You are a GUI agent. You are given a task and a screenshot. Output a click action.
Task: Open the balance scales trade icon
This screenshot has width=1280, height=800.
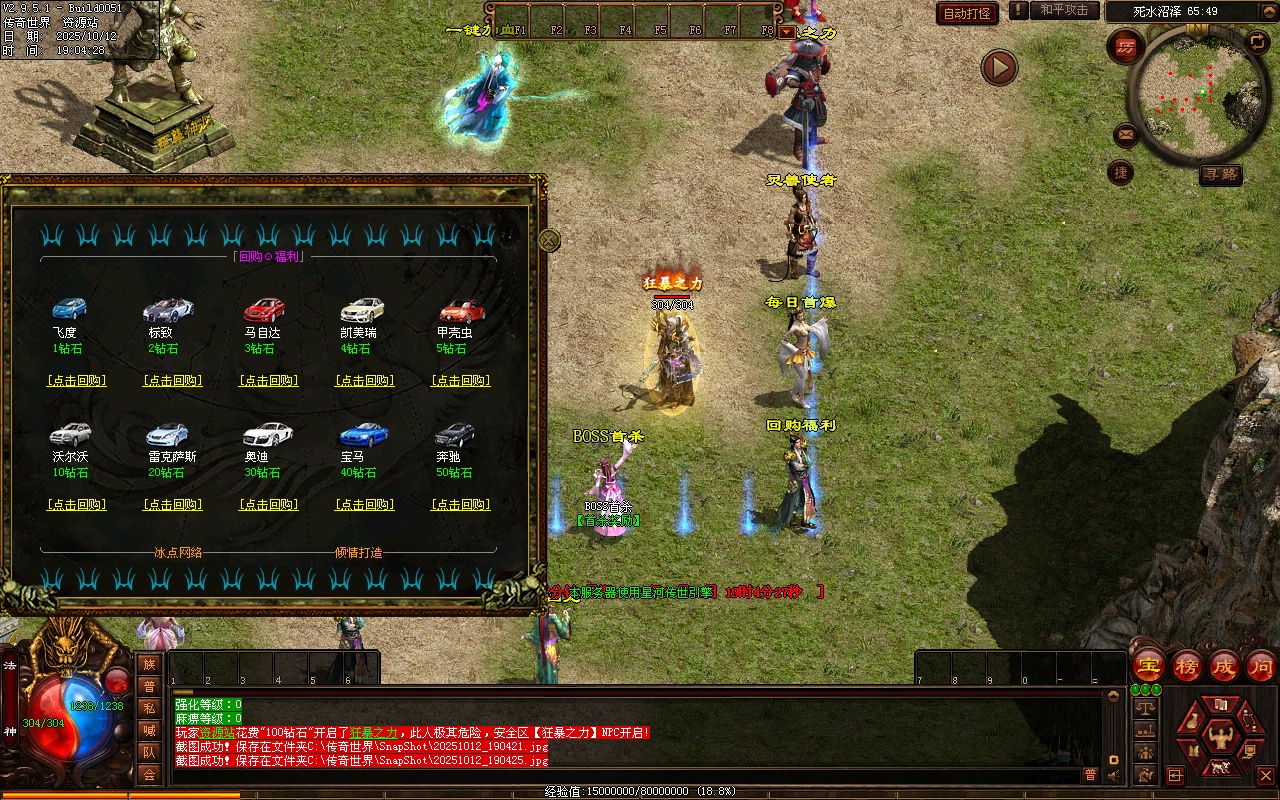pos(1146,706)
